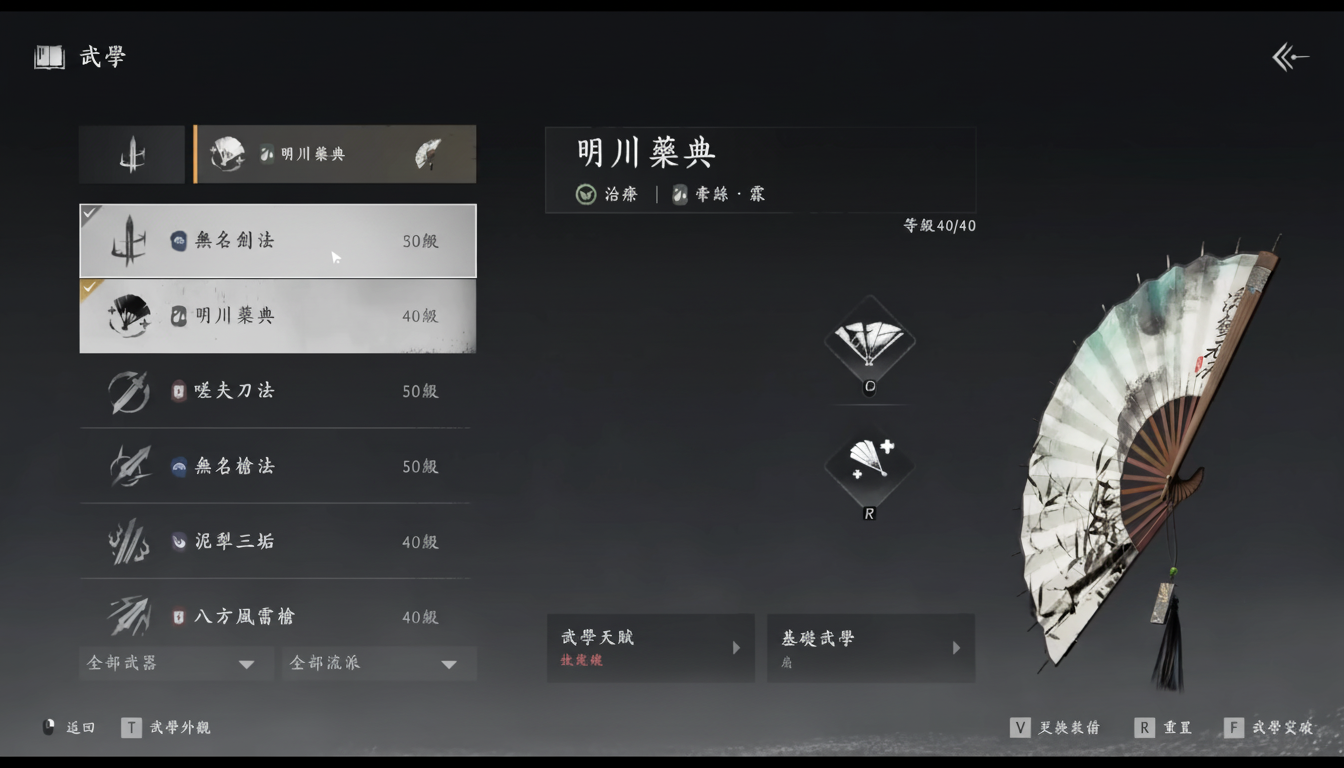Click the fan icon beside 明川藥典
The image size is (1344, 768).
tap(130, 316)
